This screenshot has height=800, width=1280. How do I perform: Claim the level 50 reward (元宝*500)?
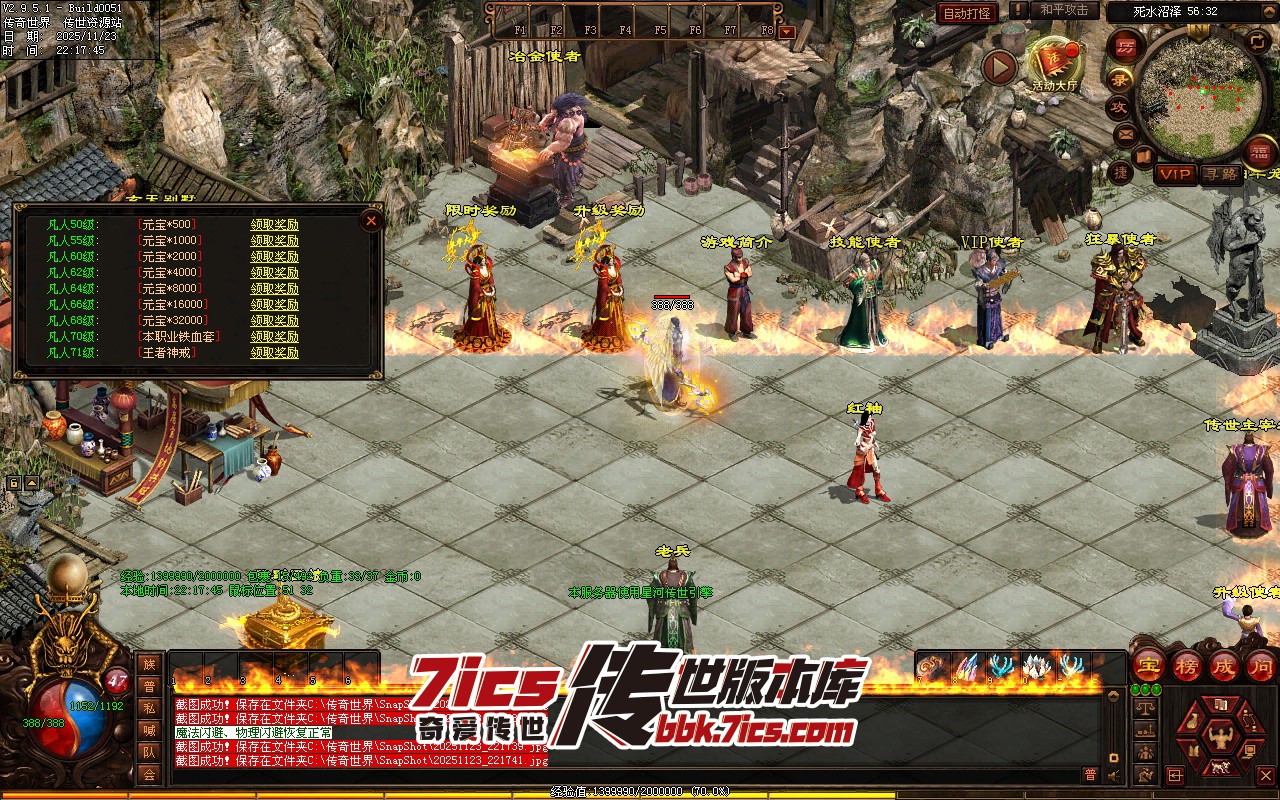pos(274,225)
